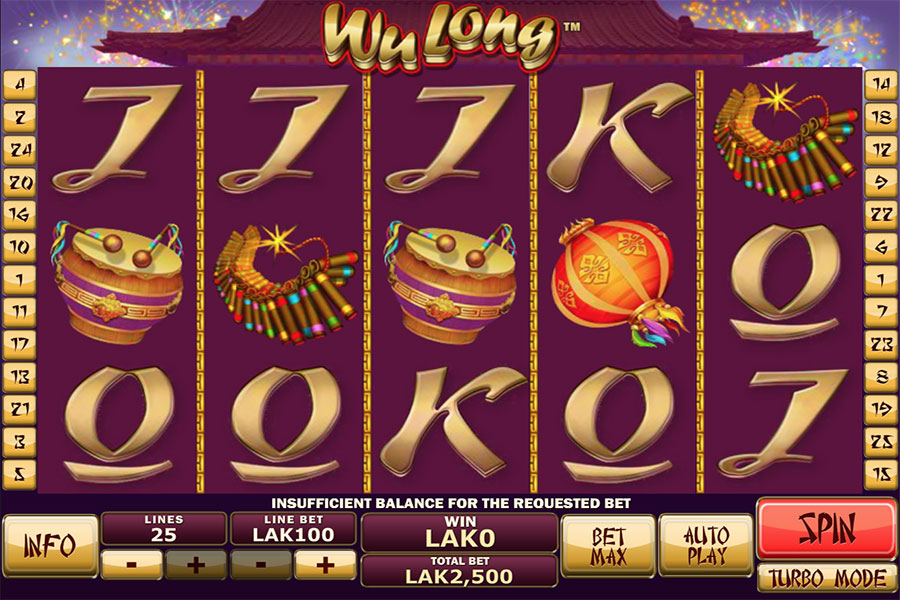This screenshot has width=900, height=600.
Task: Toggle Turbo Mode
Action: click(826, 578)
